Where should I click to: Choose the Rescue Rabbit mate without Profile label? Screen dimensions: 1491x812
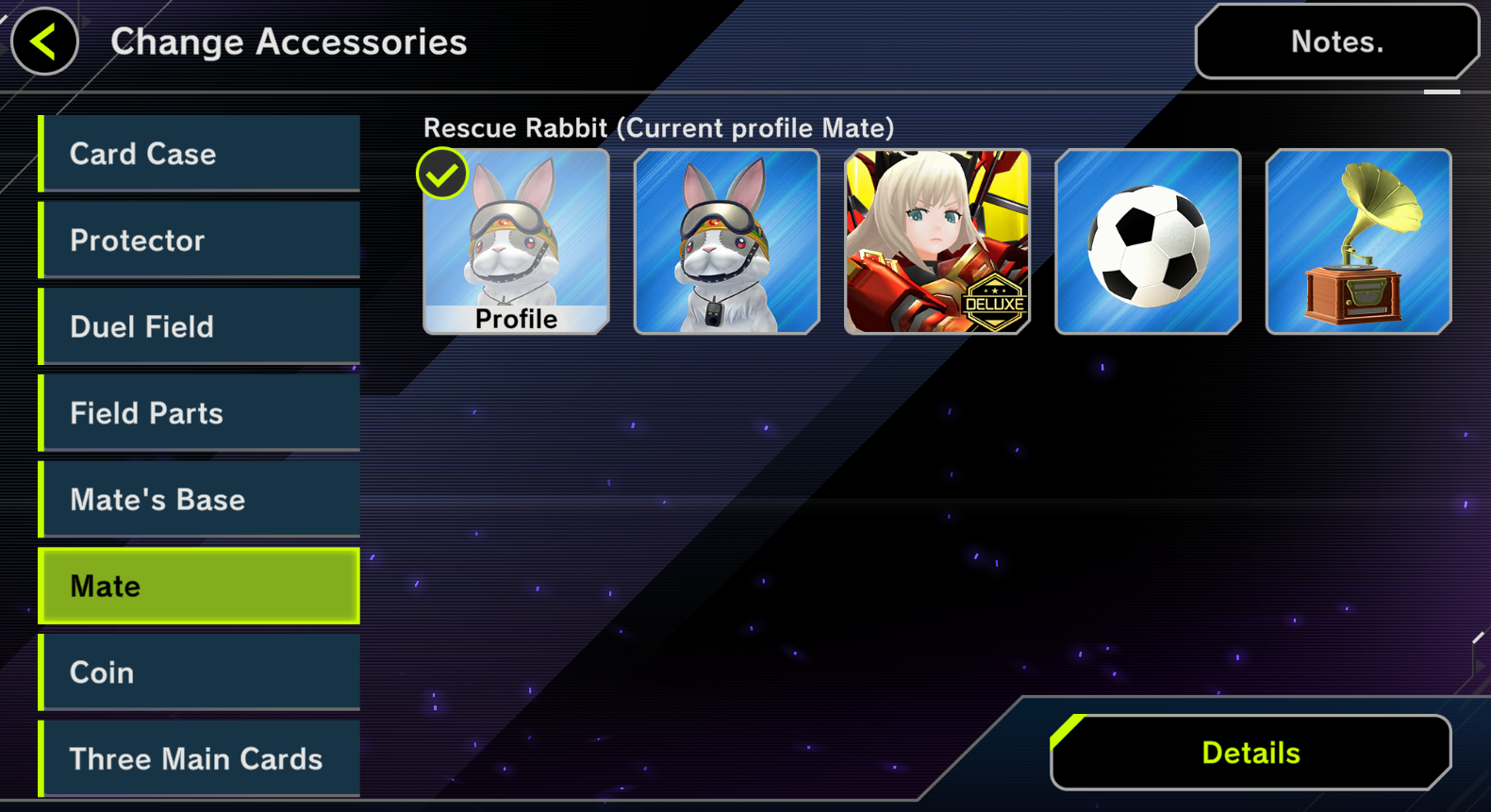pos(726,241)
